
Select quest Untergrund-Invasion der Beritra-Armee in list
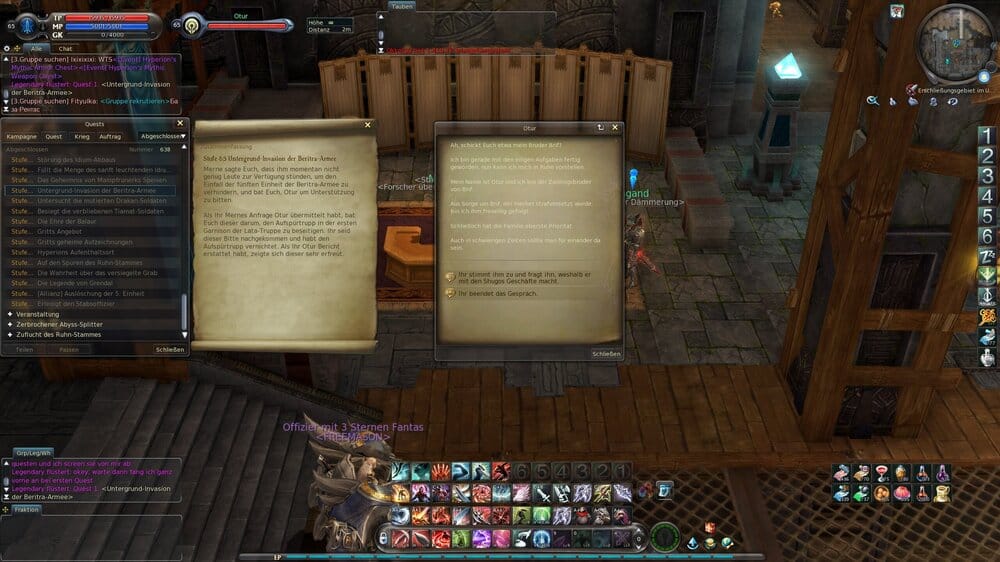[96, 190]
